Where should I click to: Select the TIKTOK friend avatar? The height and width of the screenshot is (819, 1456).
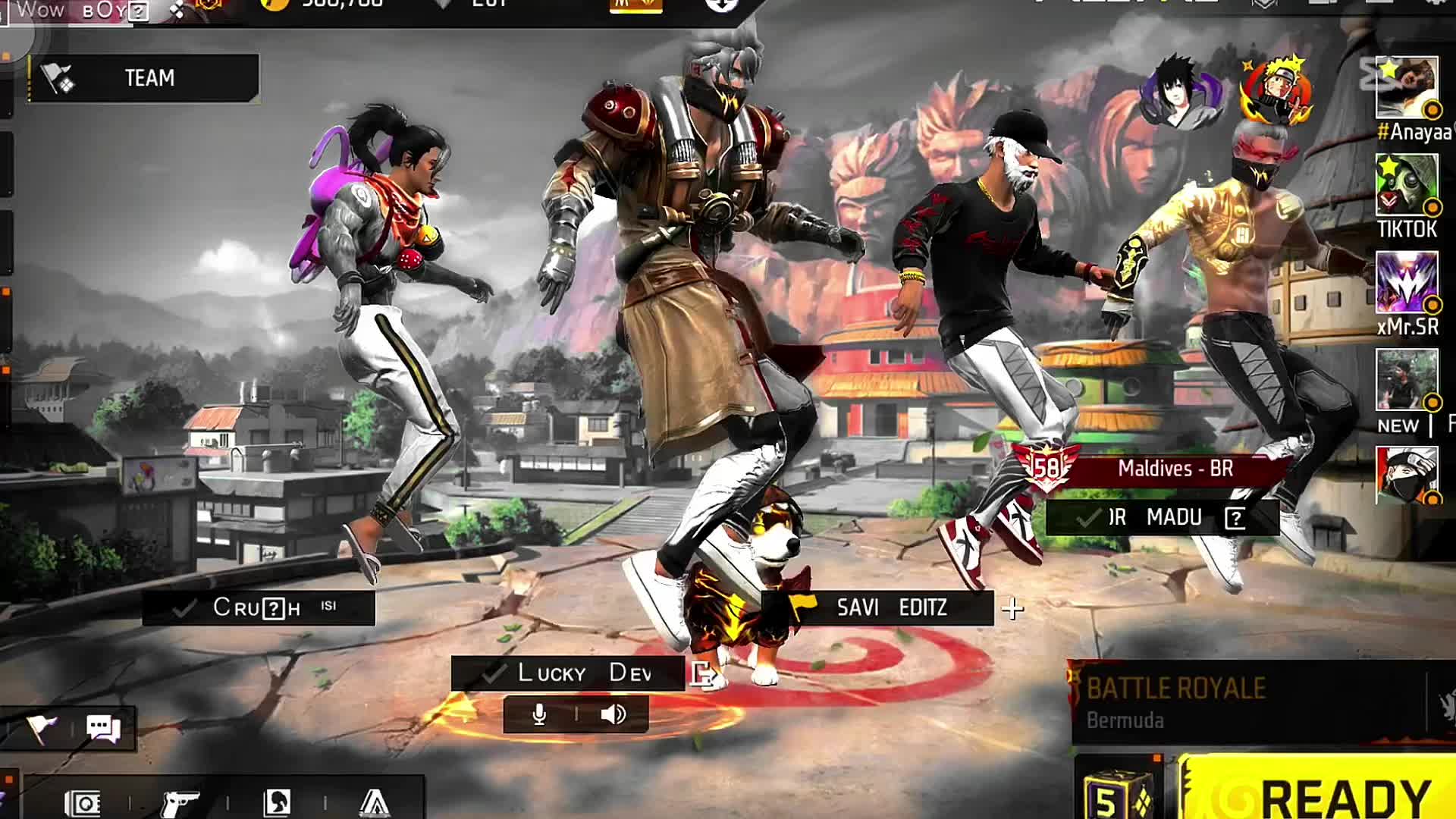click(x=1407, y=185)
